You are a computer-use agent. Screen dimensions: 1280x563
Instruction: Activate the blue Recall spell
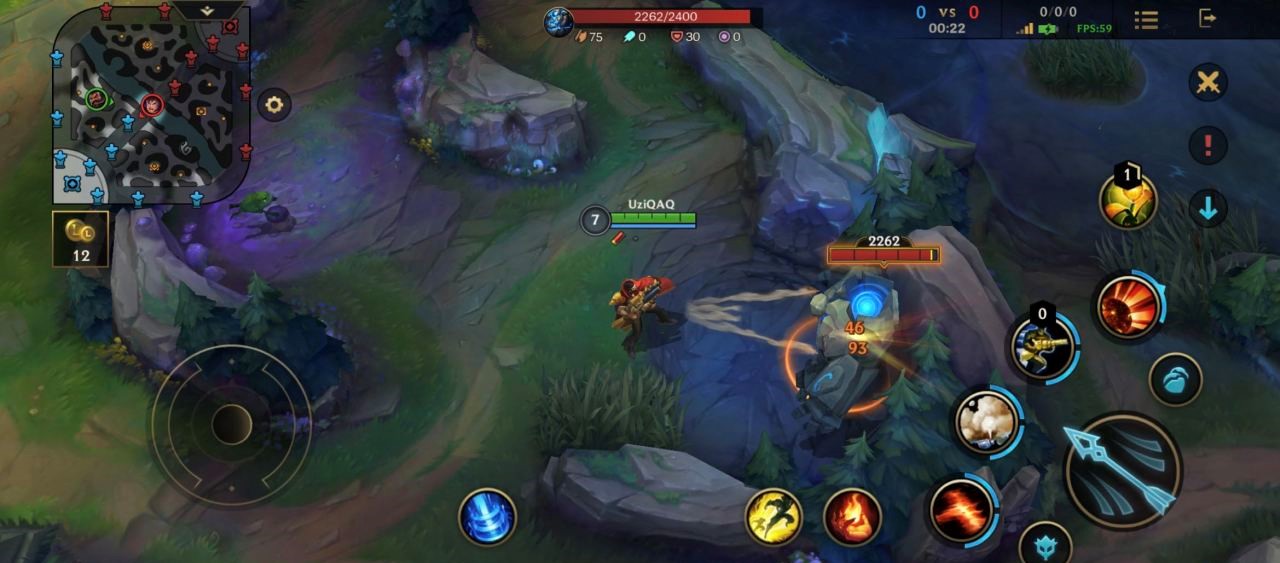(x=487, y=516)
